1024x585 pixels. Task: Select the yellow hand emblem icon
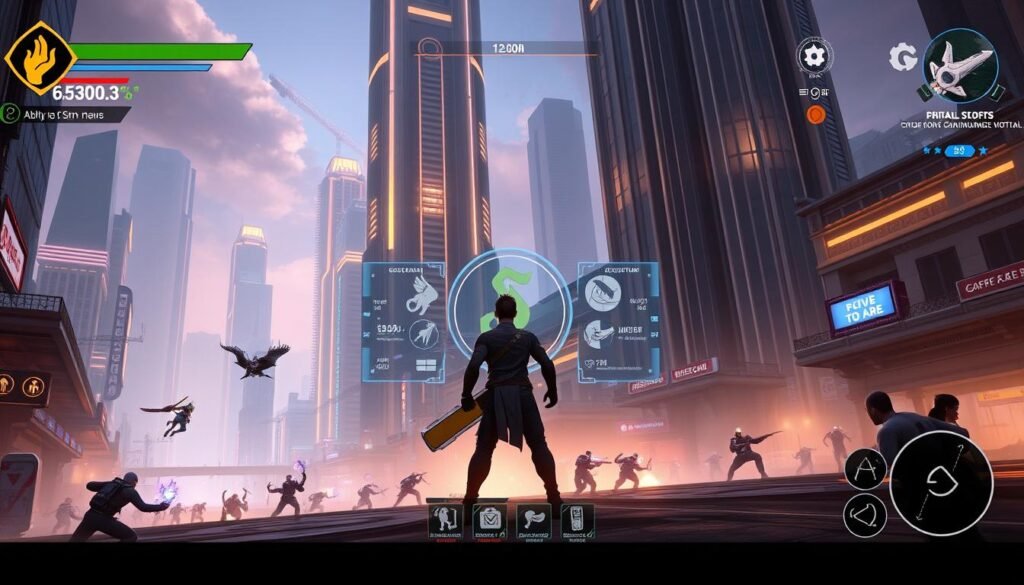40,57
